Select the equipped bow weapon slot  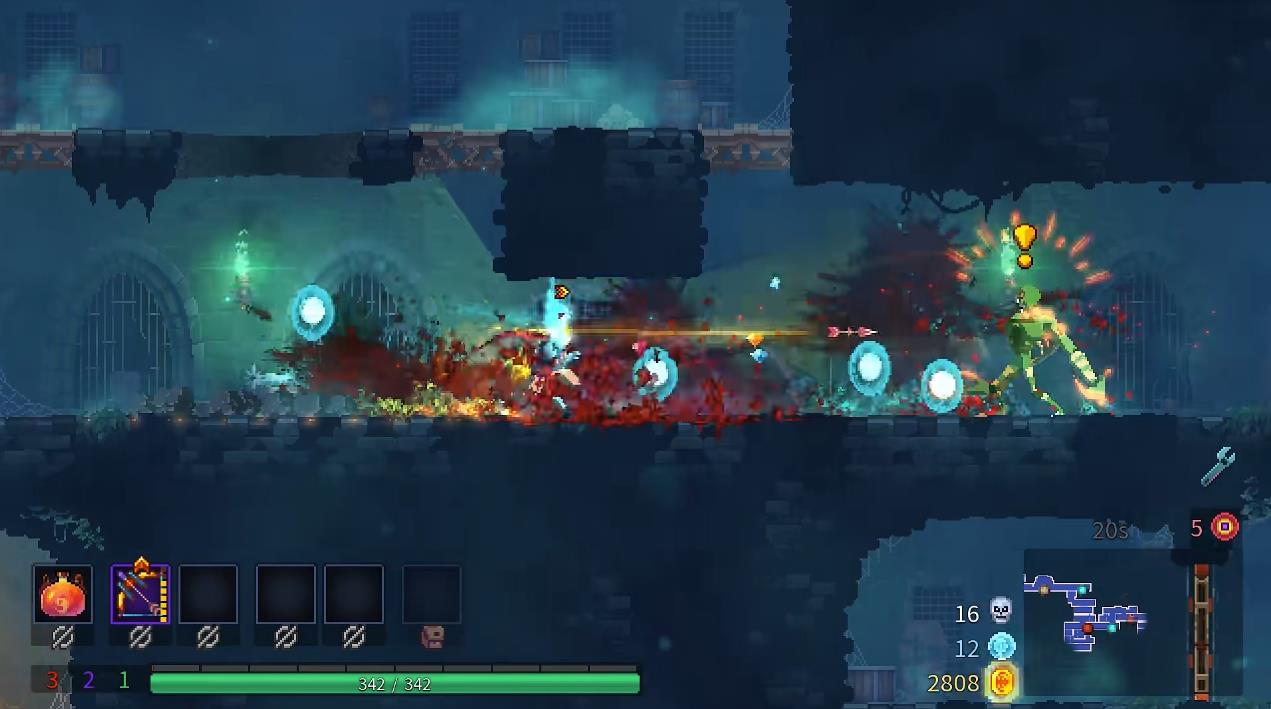(140, 595)
